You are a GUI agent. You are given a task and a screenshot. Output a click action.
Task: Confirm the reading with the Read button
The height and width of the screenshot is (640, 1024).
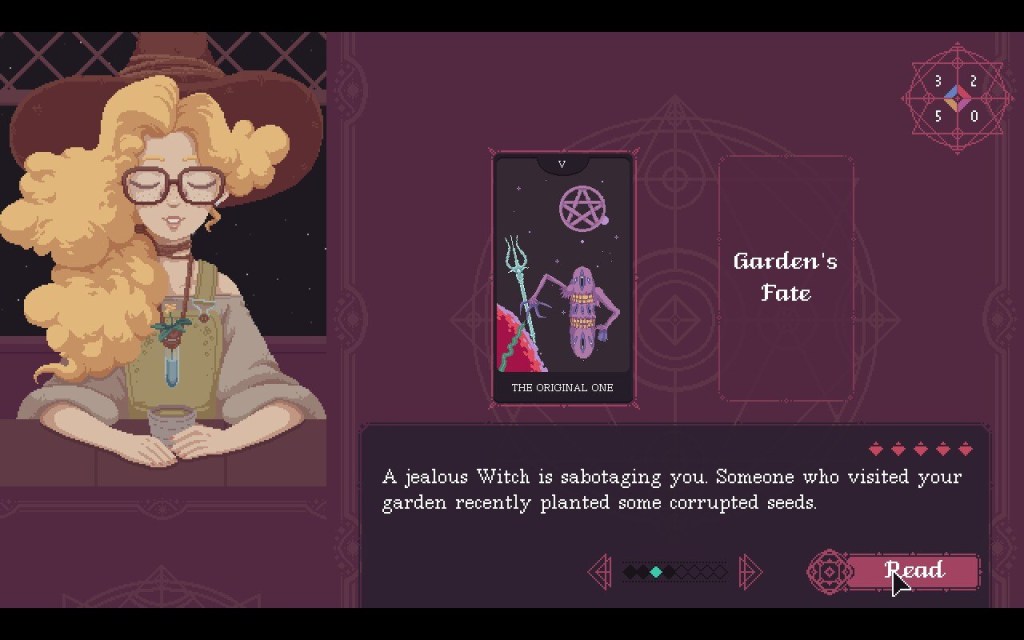tap(913, 571)
